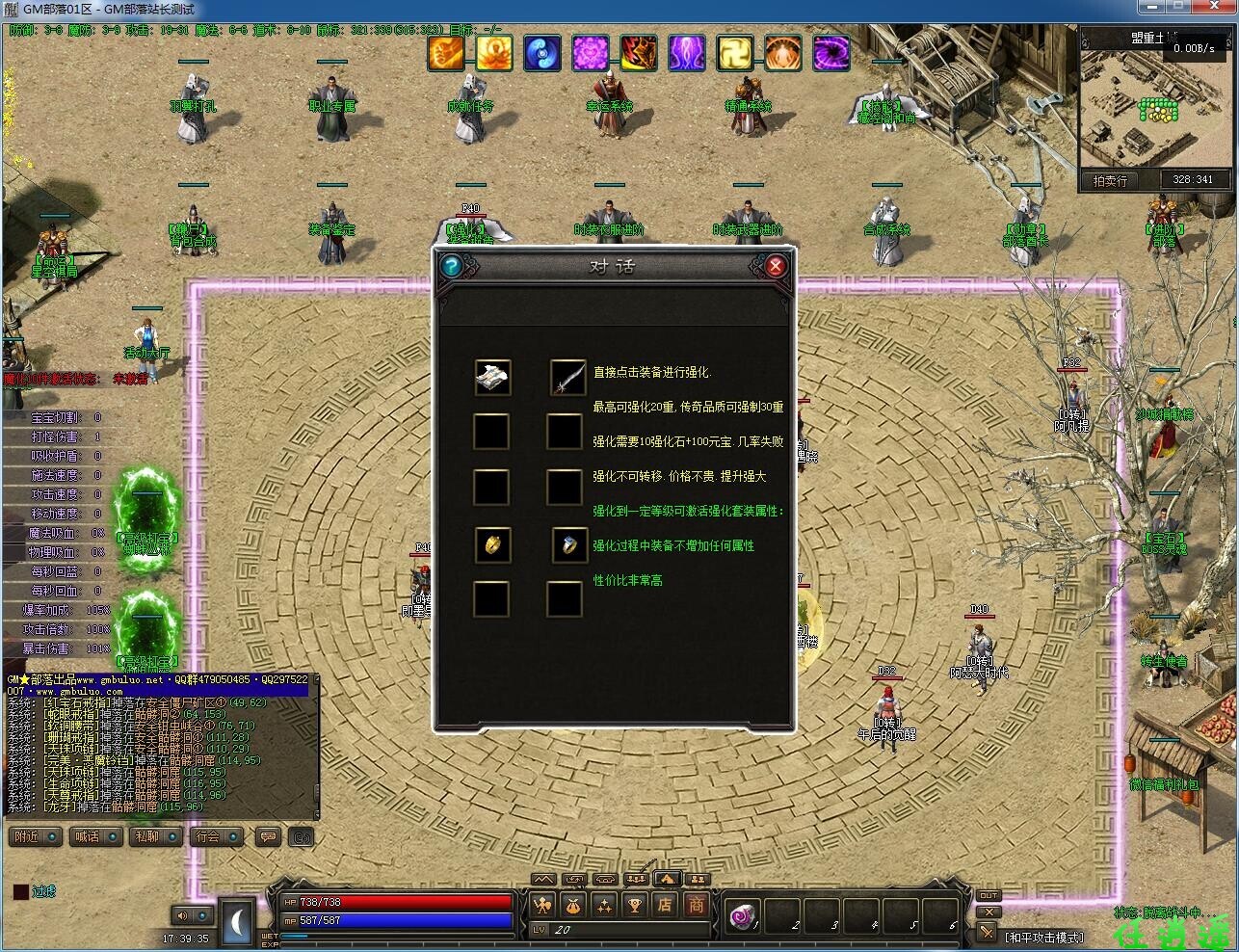Select the white armor slot to enhance
1239x952 pixels.
[492, 377]
